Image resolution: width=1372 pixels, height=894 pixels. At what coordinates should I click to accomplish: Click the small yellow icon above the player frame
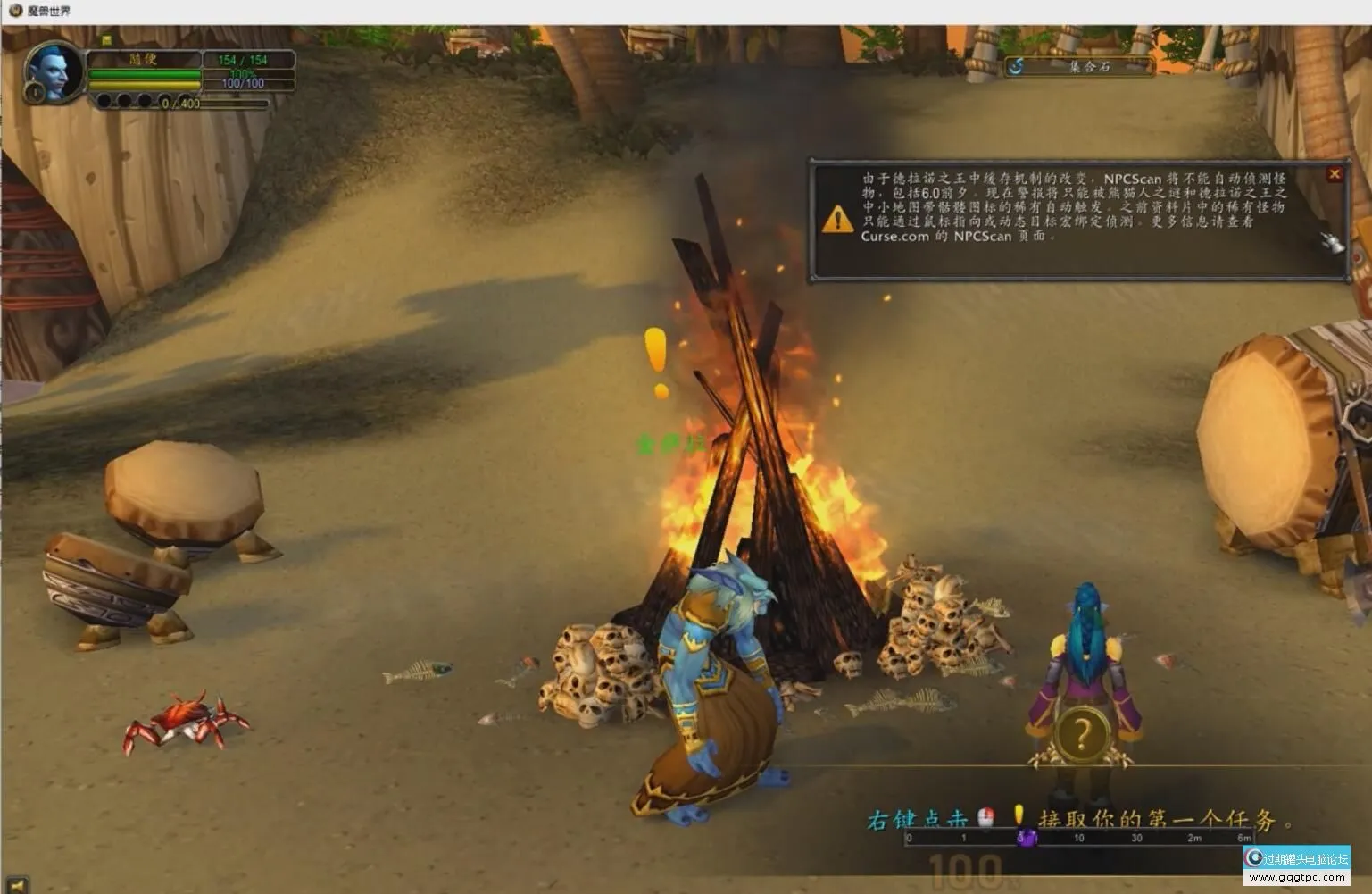(106, 40)
